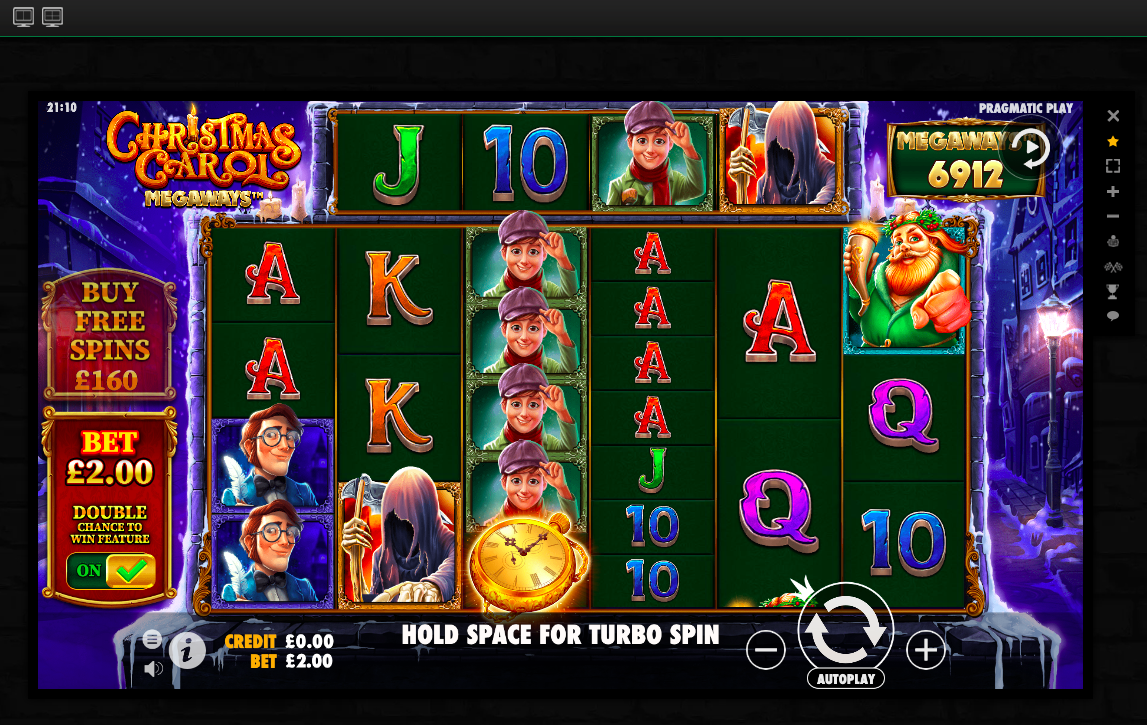1147x725 pixels.
Task: Switch to four-game grid layout
Action: (x=53, y=17)
